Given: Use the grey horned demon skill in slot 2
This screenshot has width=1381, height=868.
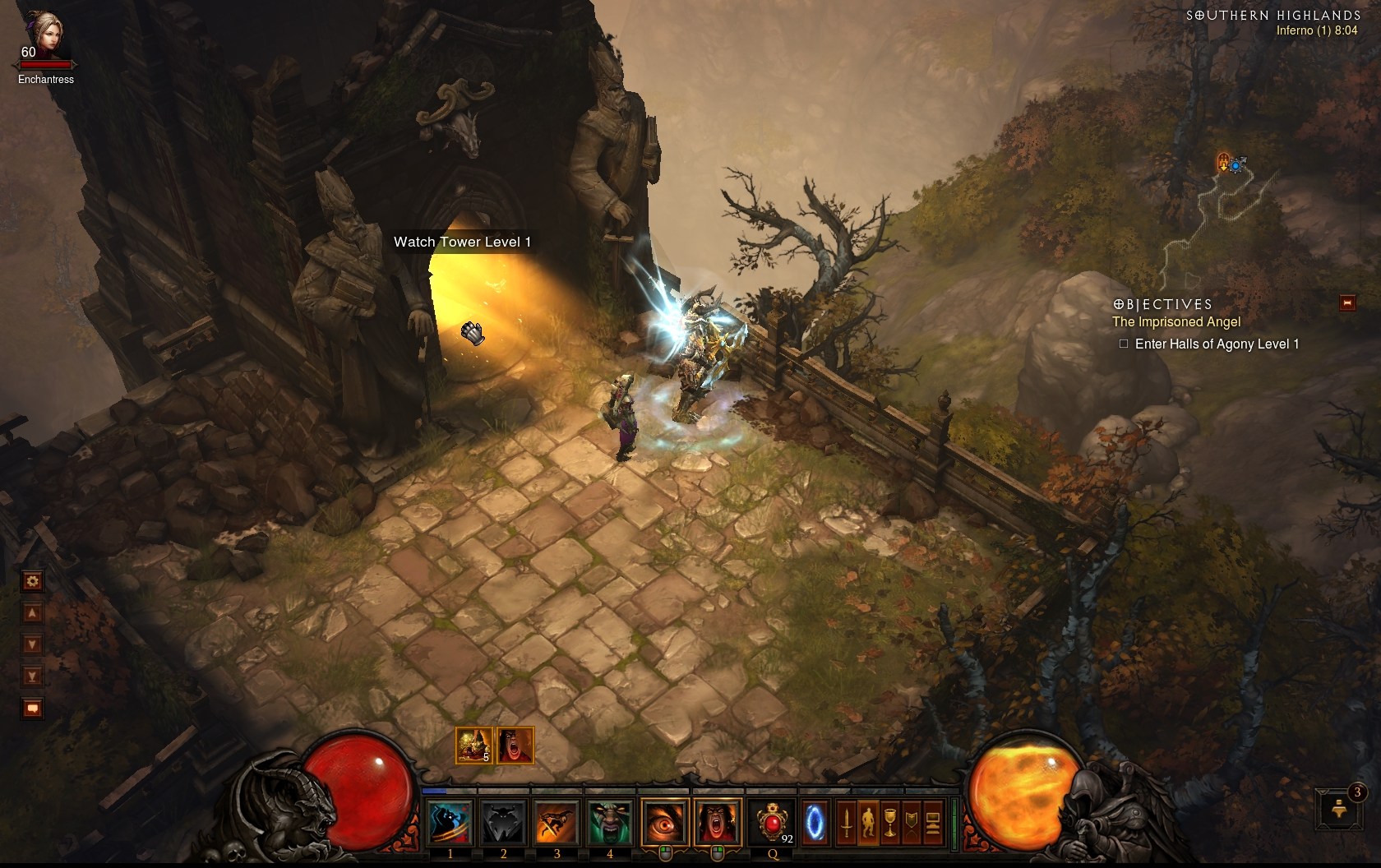Looking at the screenshot, I should click(503, 822).
